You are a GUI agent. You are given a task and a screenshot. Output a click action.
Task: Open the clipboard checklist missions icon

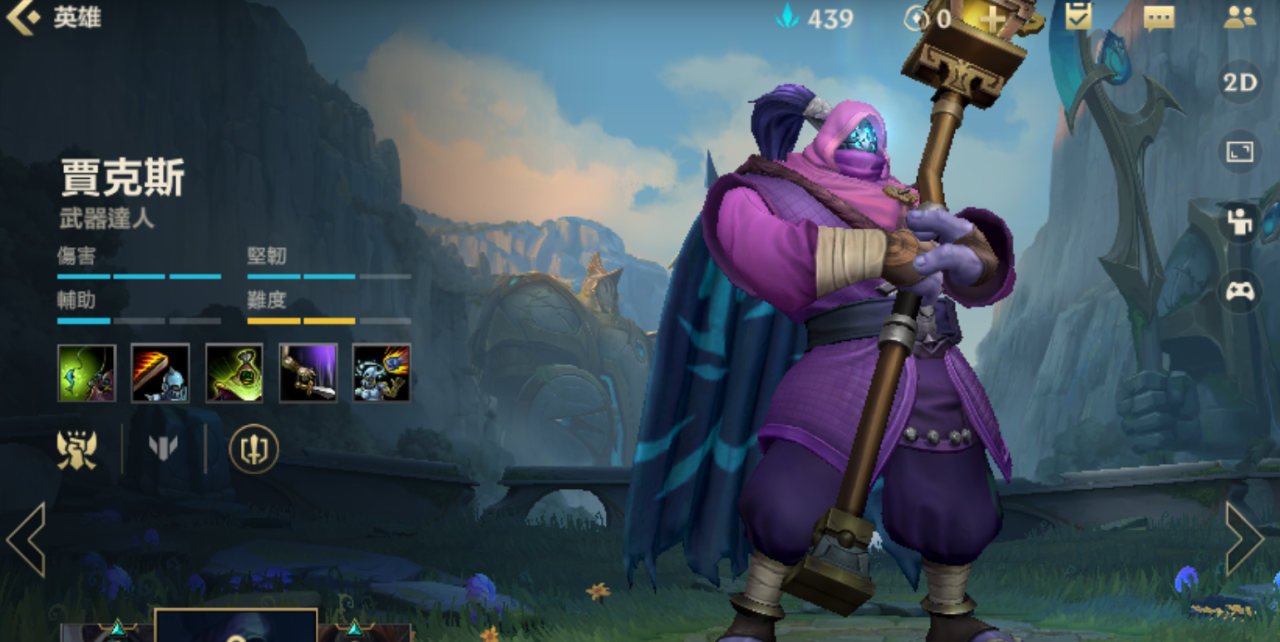tap(1078, 17)
